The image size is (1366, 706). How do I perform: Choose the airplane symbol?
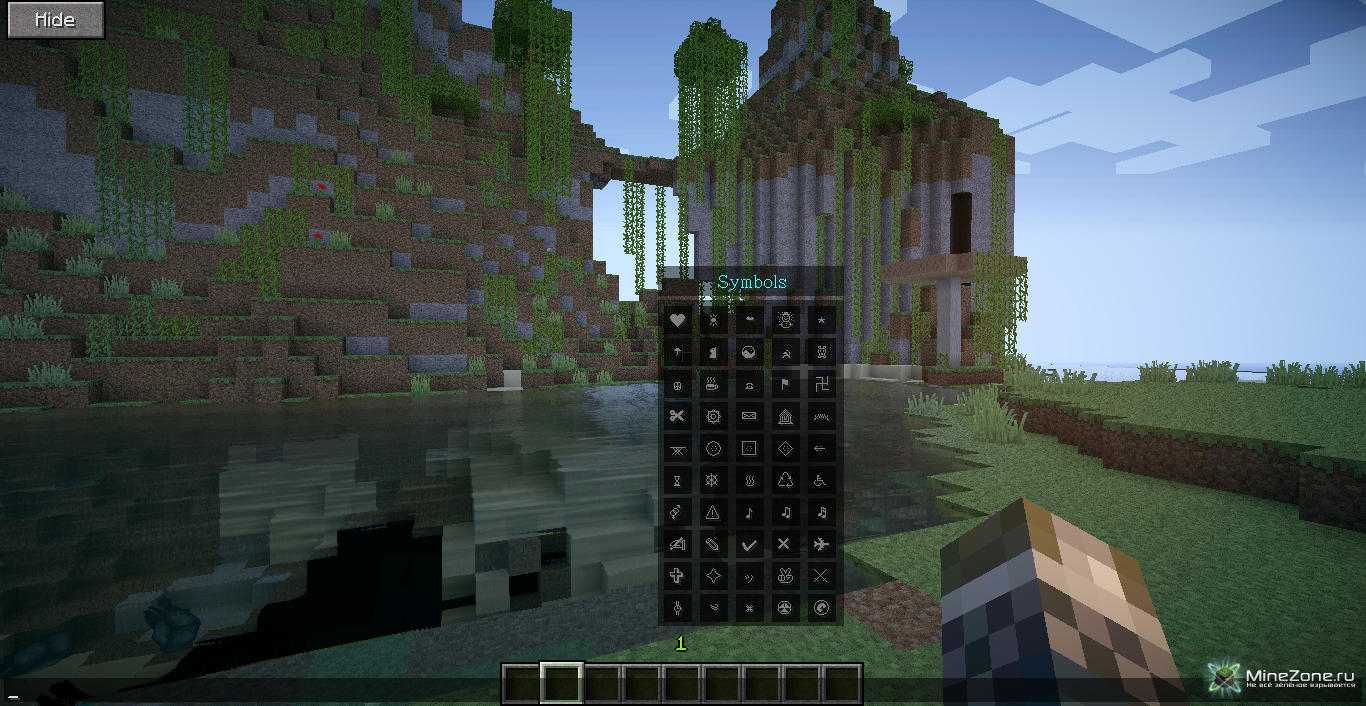(x=821, y=545)
